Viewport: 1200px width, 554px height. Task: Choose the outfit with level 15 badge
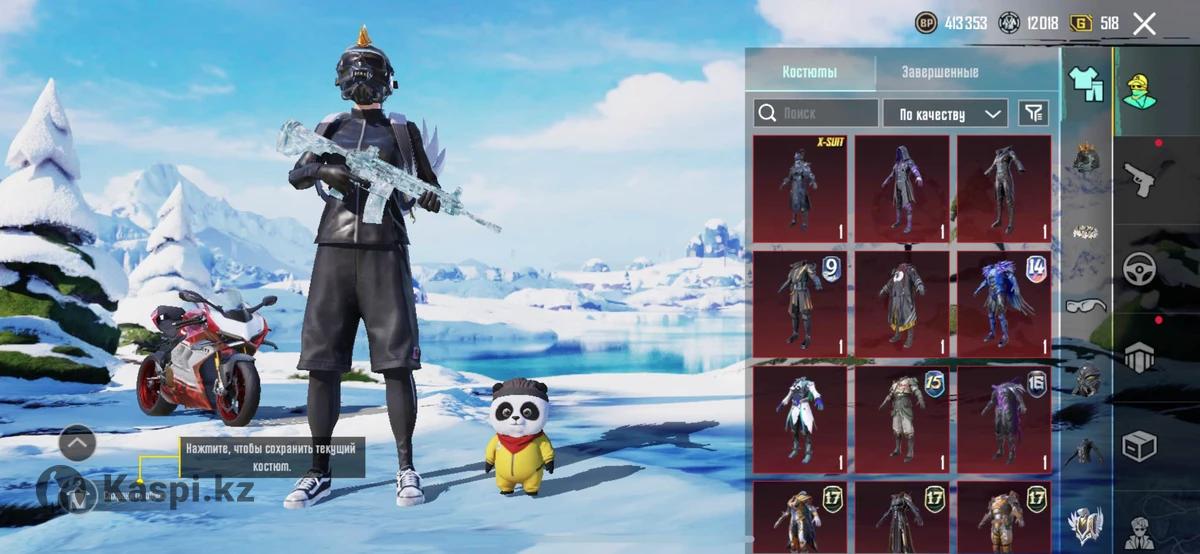(x=902, y=420)
